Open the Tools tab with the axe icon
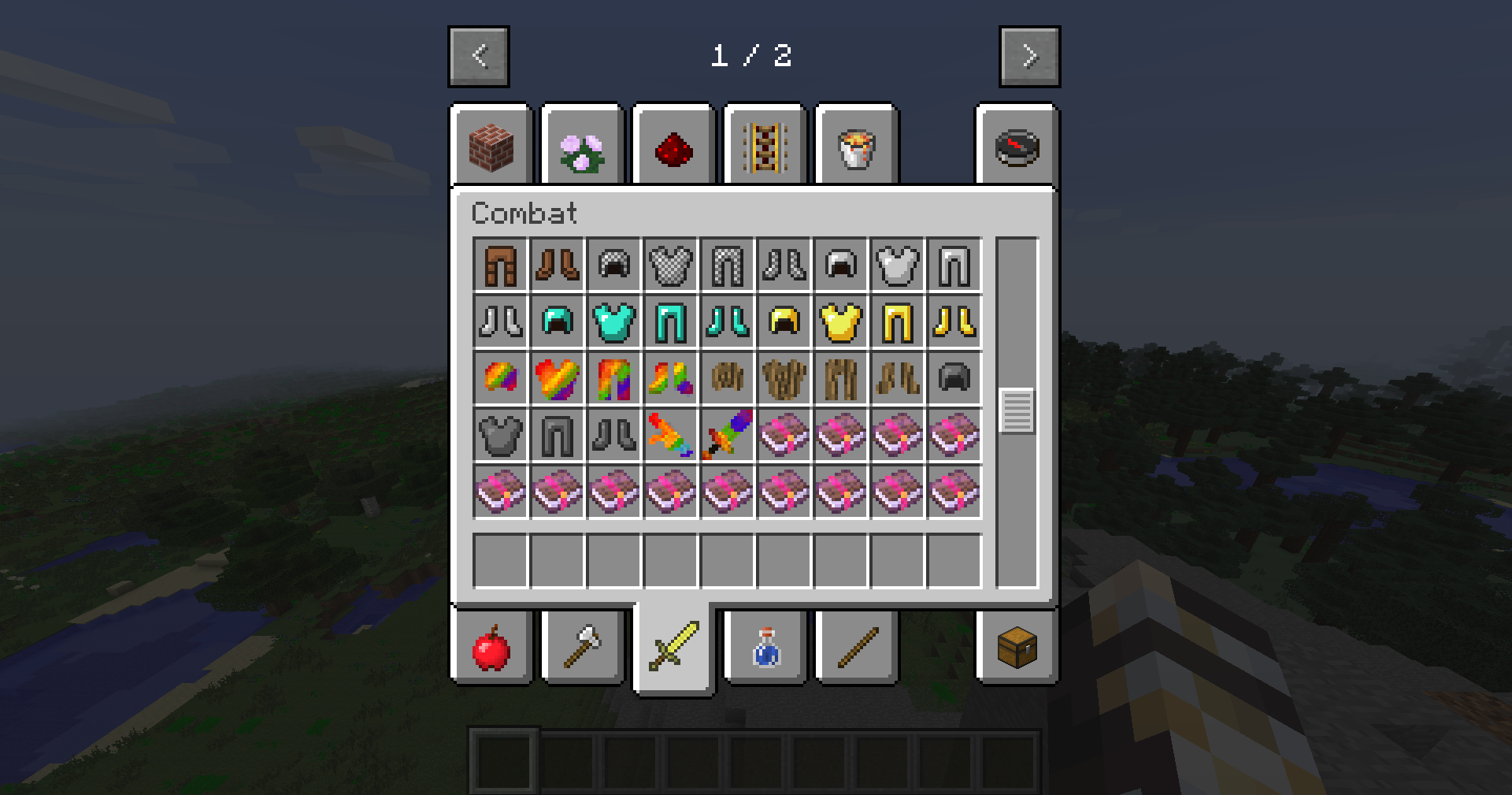The image size is (1512, 795). (583, 648)
